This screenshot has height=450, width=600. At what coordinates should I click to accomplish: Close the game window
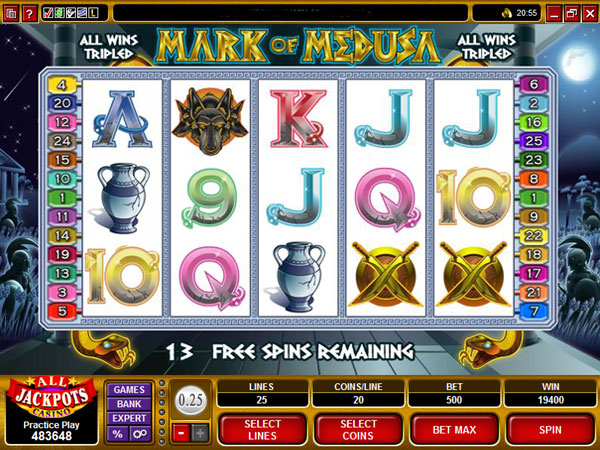tap(588, 13)
